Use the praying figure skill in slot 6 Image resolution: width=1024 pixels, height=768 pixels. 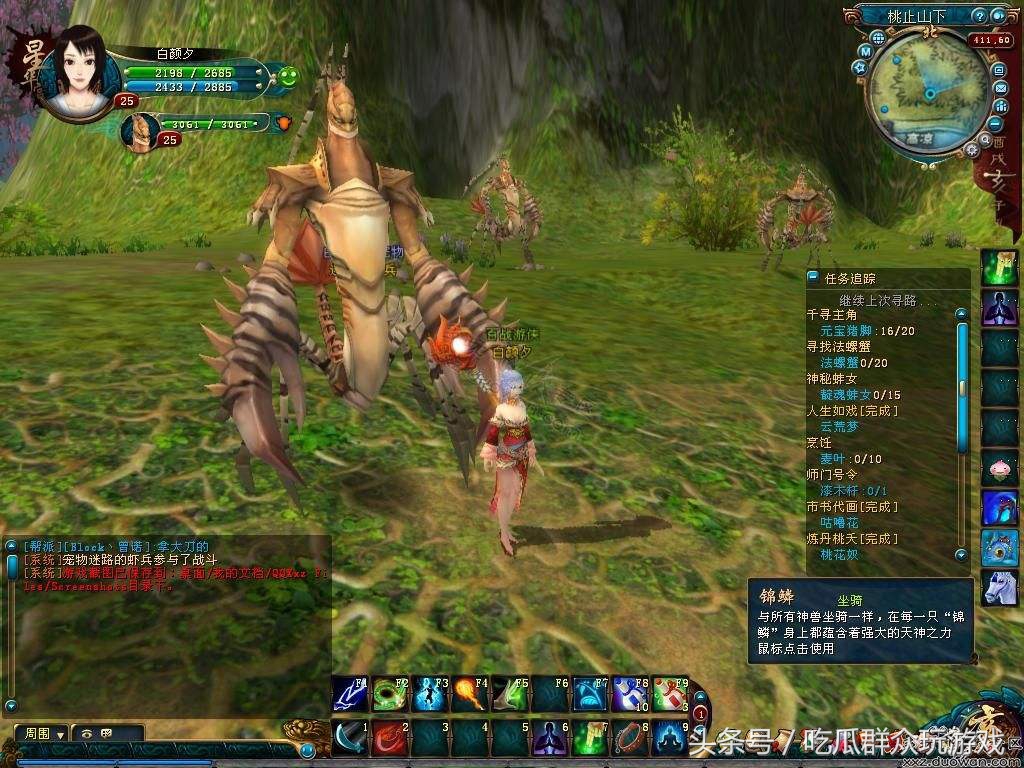[551, 739]
